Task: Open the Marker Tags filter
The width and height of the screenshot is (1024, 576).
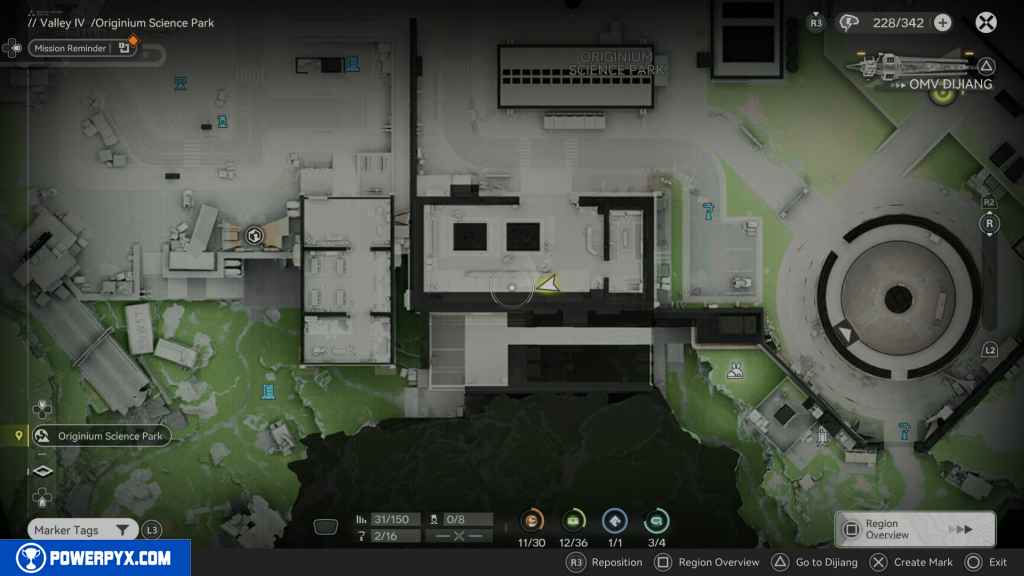Action: [x=82, y=530]
